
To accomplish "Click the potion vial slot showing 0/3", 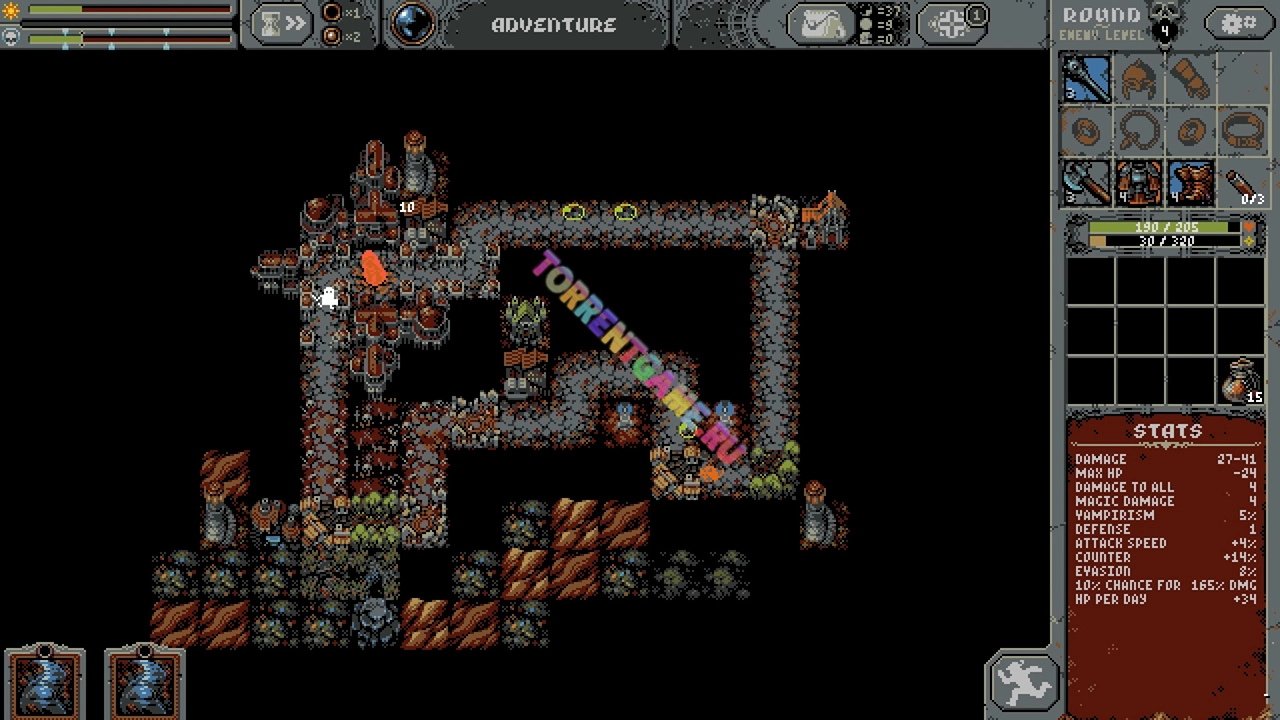I will click(x=1243, y=183).
